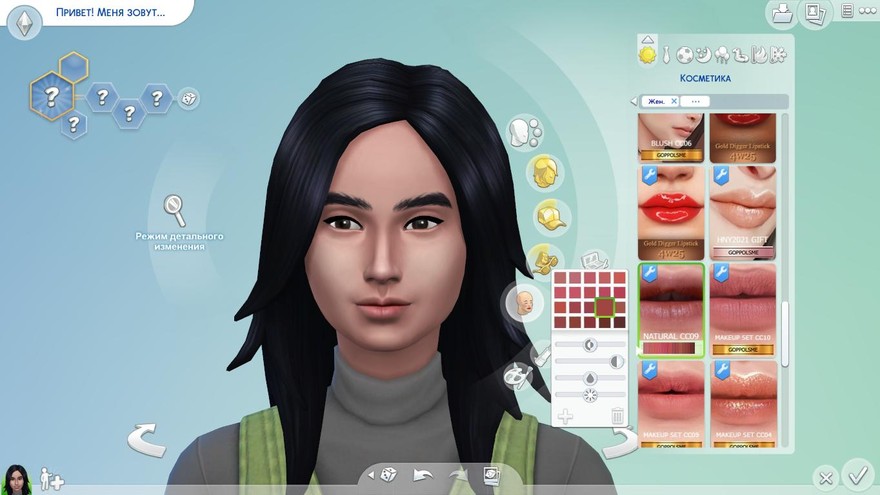Open detailed edit mode magnifying glass

176,209
